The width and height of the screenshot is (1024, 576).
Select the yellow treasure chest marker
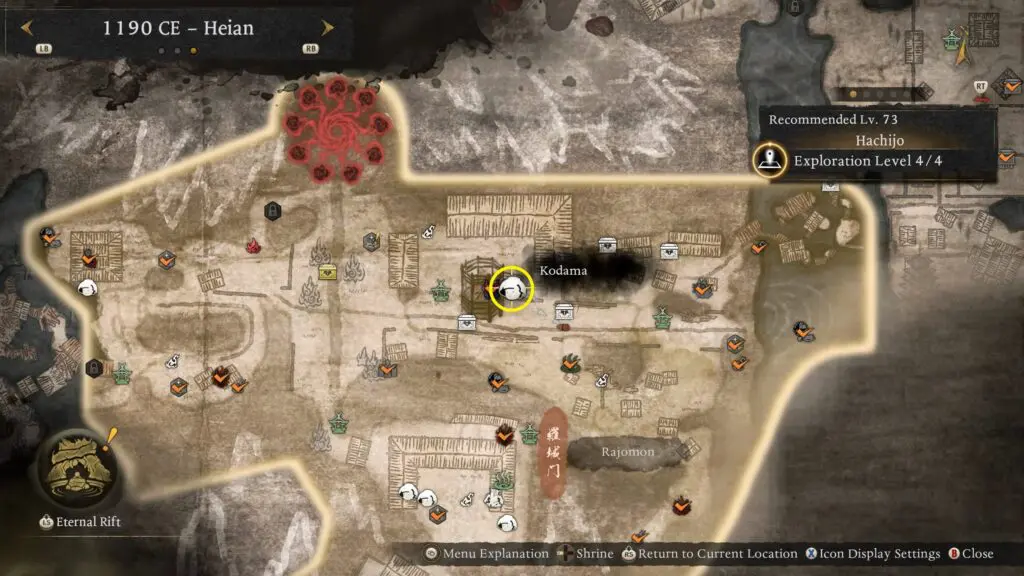327,271
